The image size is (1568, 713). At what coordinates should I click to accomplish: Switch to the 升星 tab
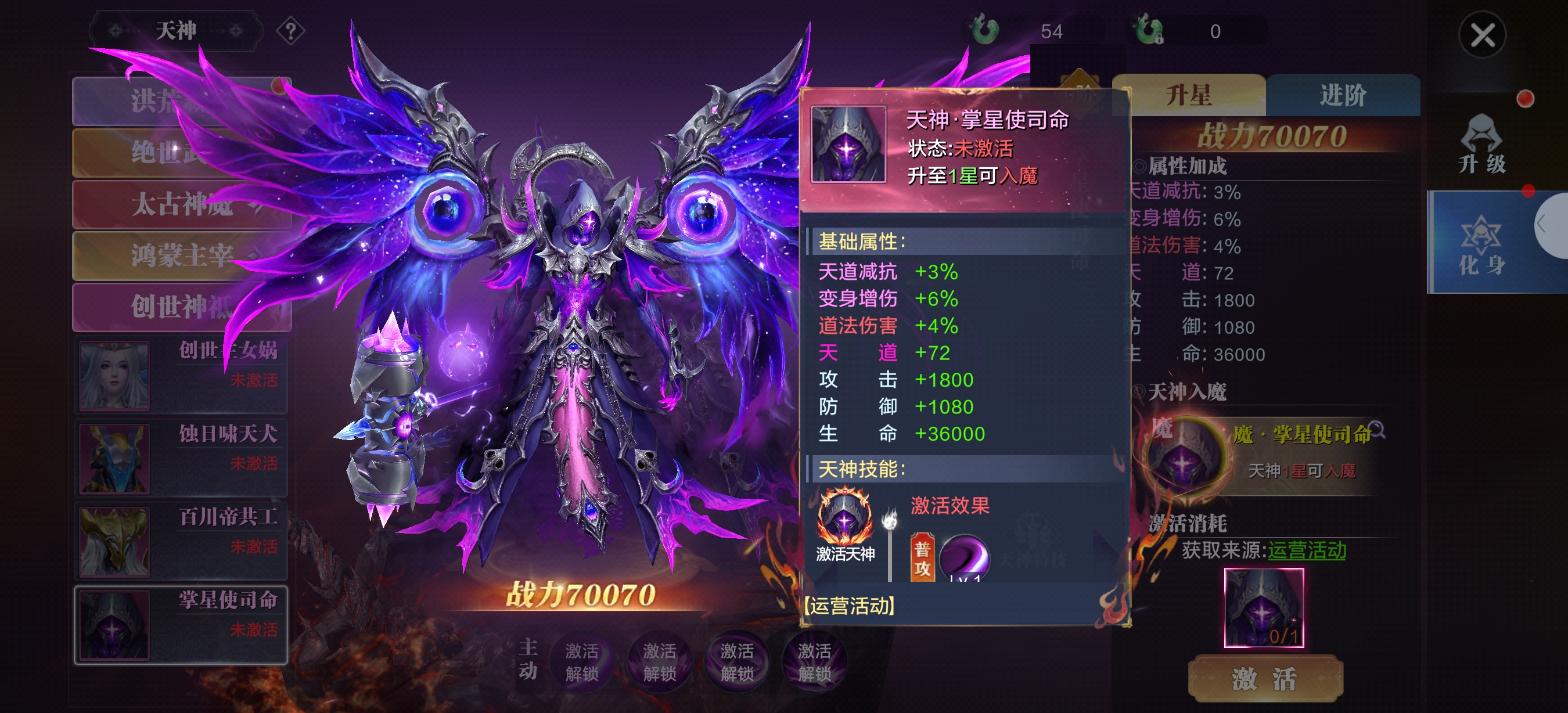click(x=1189, y=96)
